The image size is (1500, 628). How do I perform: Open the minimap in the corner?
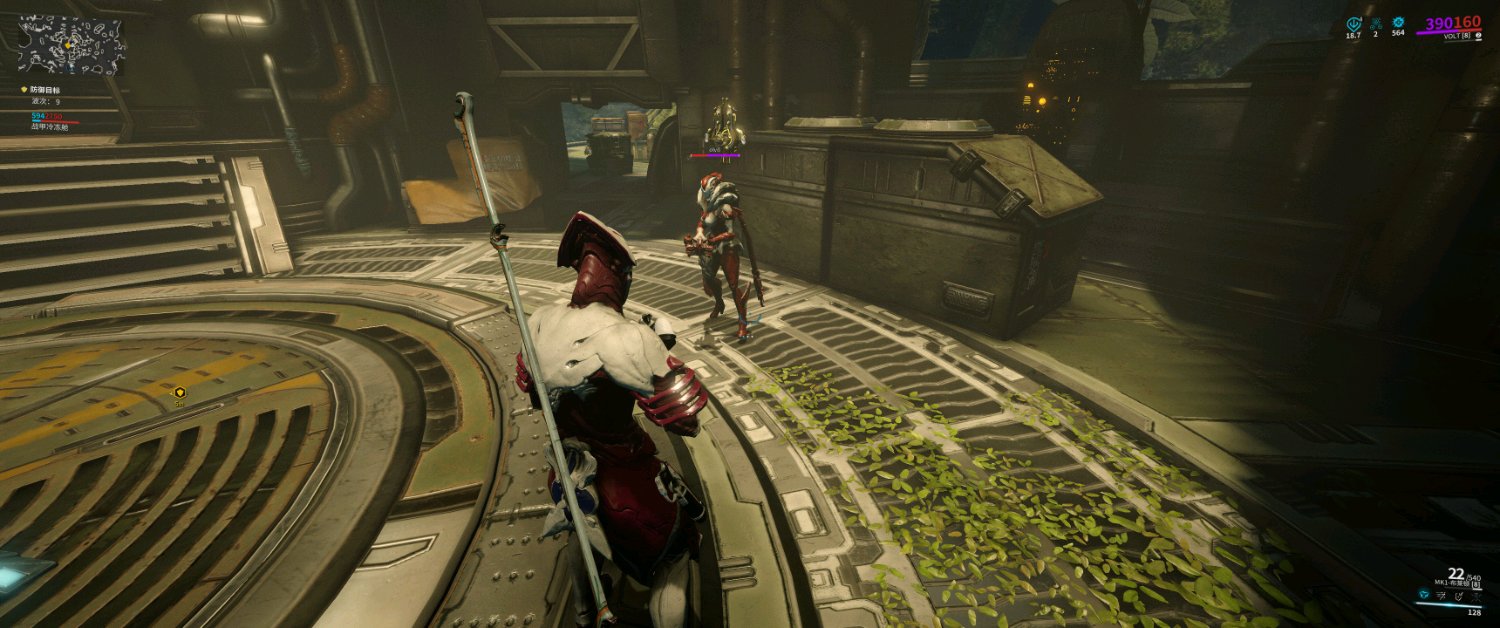[71, 45]
